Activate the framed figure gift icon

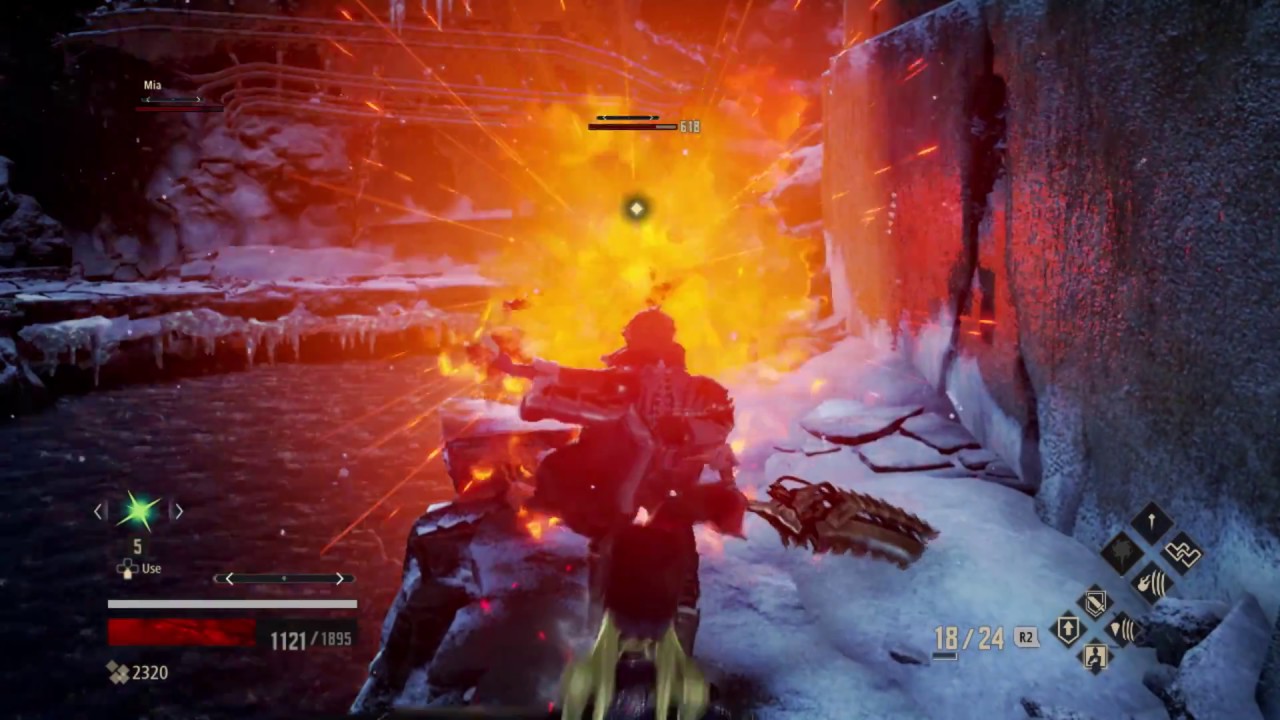tap(1096, 657)
